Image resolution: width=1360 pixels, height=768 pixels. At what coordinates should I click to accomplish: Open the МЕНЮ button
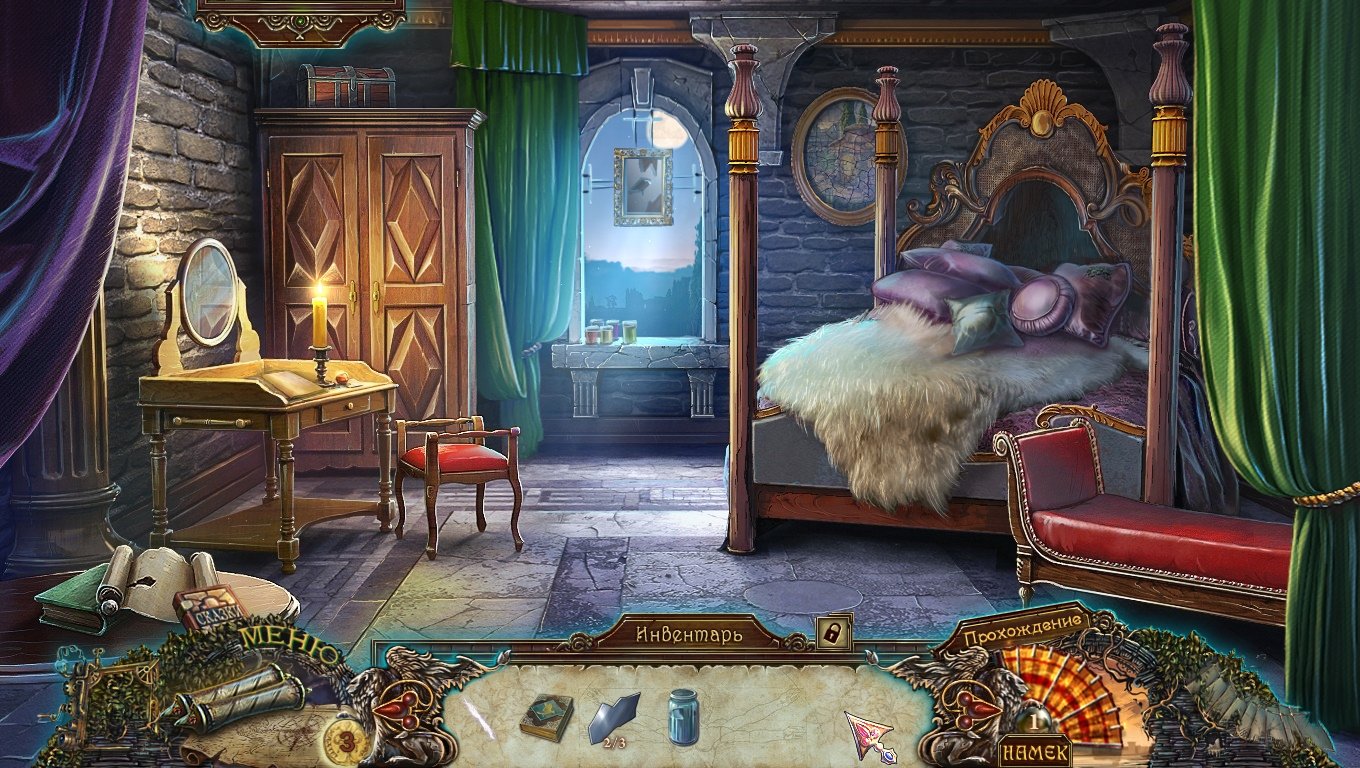click(x=291, y=642)
